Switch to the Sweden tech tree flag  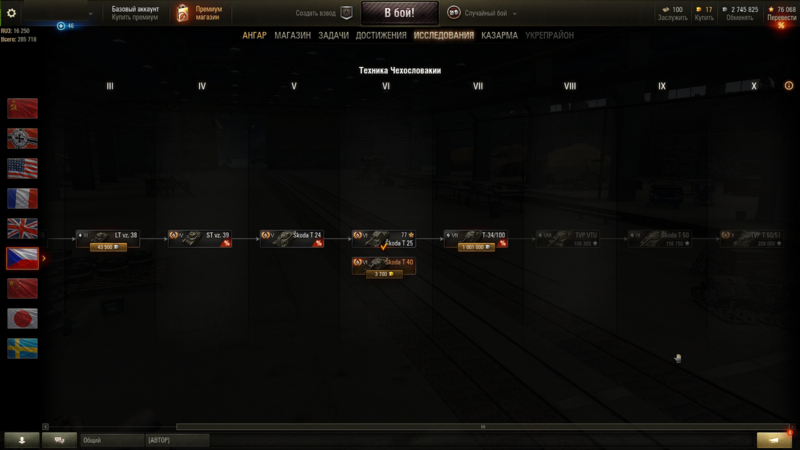(x=22, y=348)
